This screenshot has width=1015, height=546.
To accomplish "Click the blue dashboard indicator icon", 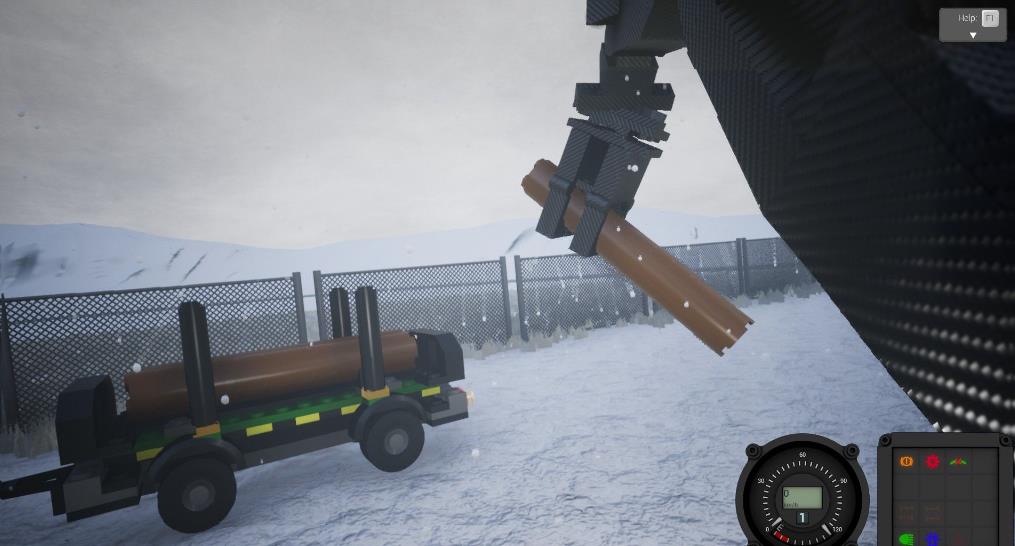I will click(933, 539).
